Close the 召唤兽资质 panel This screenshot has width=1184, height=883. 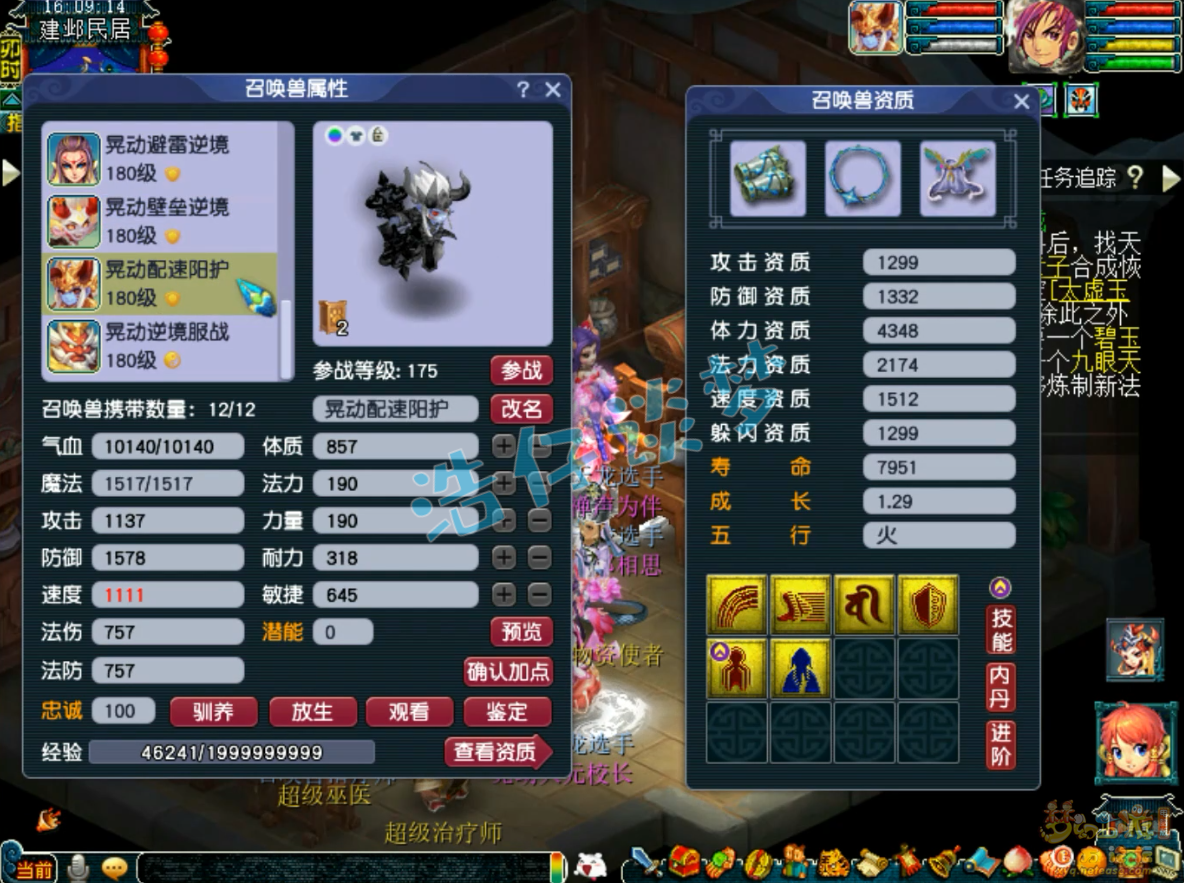[1021, 101]
